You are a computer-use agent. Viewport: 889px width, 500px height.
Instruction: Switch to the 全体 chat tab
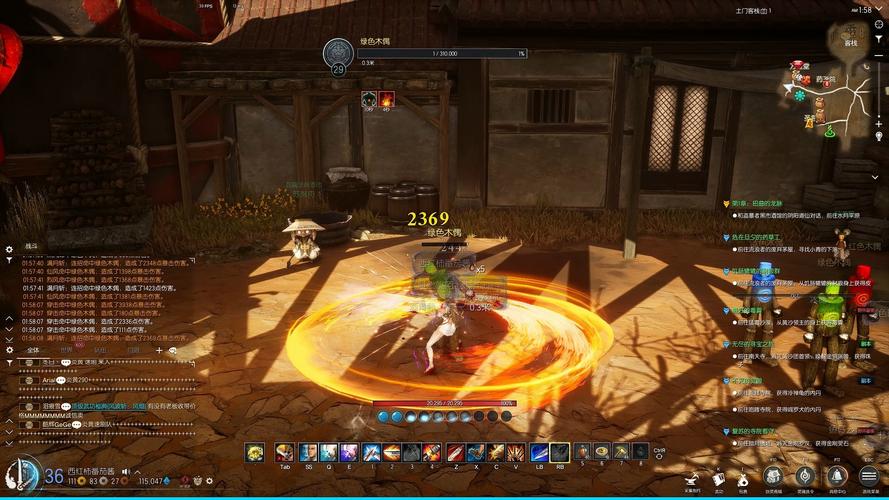(33, 350)
